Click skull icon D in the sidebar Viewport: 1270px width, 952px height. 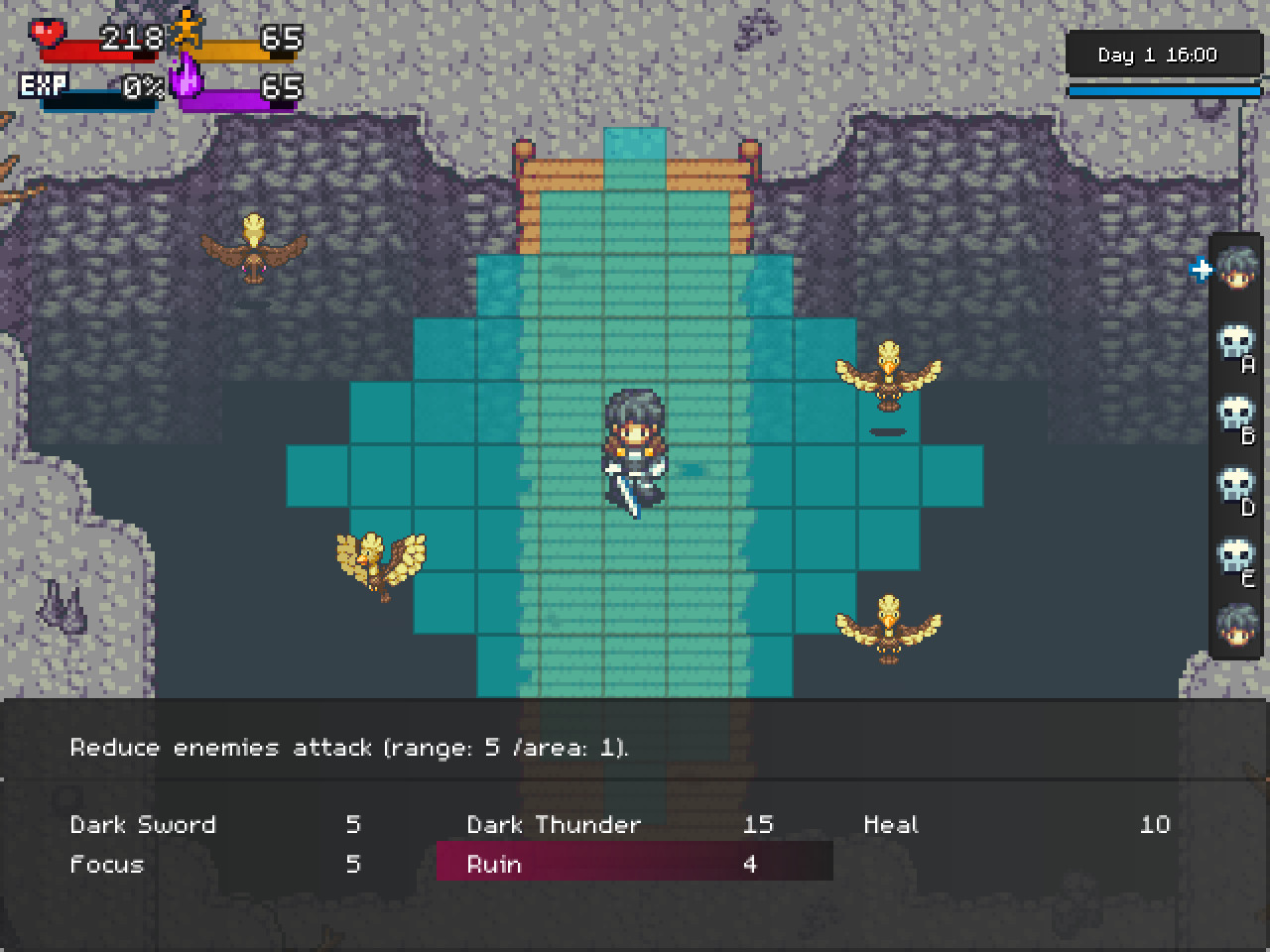click(x=1237, y=486)
